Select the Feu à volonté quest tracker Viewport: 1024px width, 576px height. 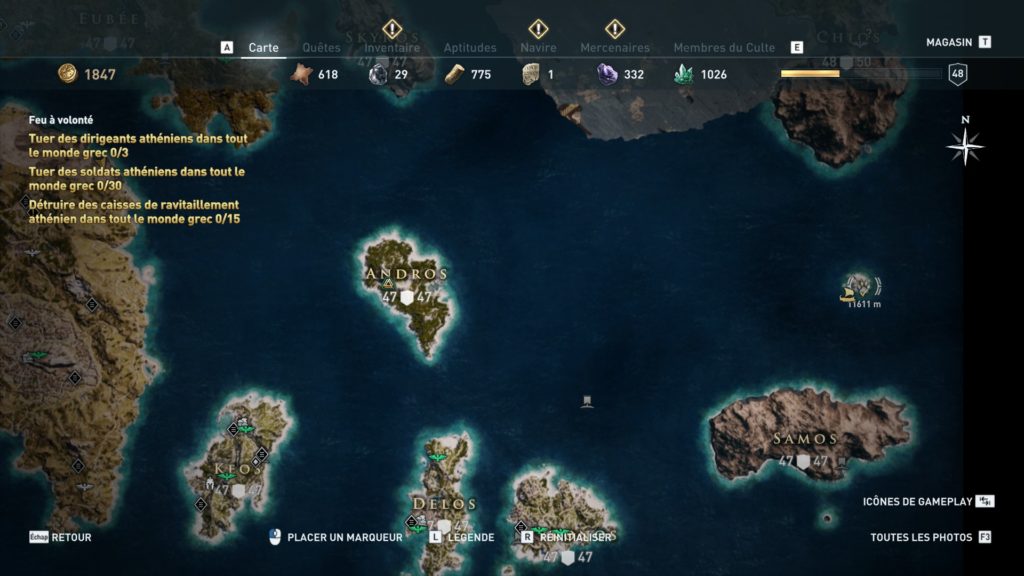click(x=61, y=119)
